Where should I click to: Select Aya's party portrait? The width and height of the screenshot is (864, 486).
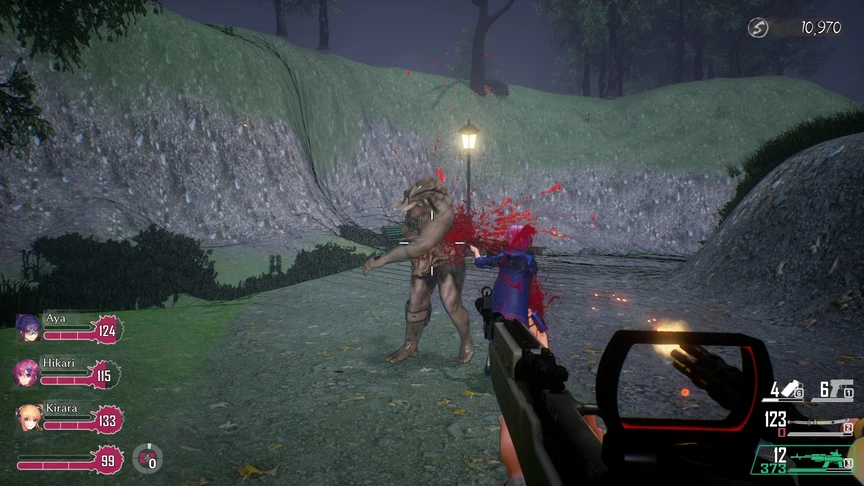pyautogui.click(x=28, y=328)
